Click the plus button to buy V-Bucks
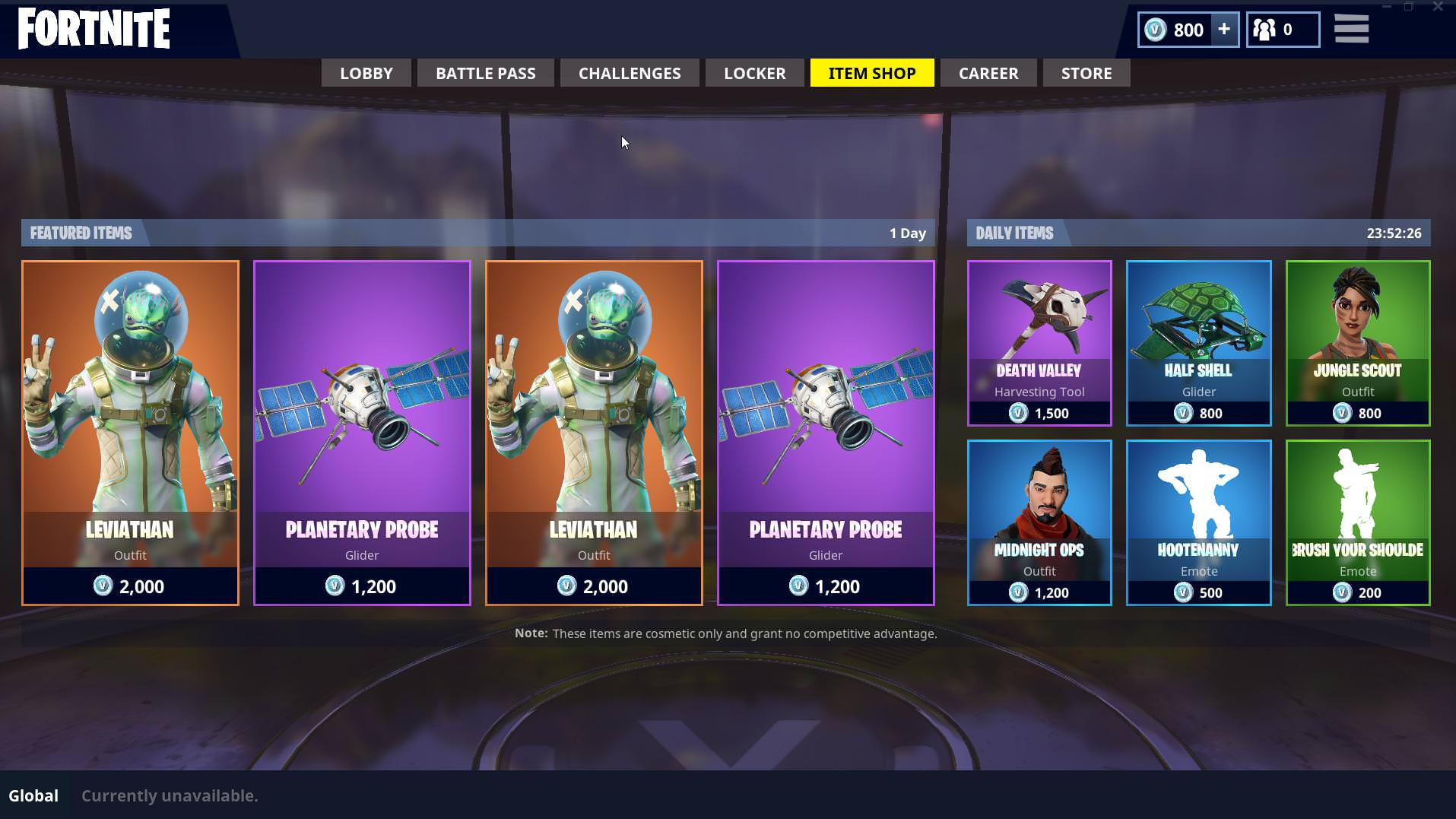Viewport: 1456px width, 819px height. click(x=1223, y=30)
